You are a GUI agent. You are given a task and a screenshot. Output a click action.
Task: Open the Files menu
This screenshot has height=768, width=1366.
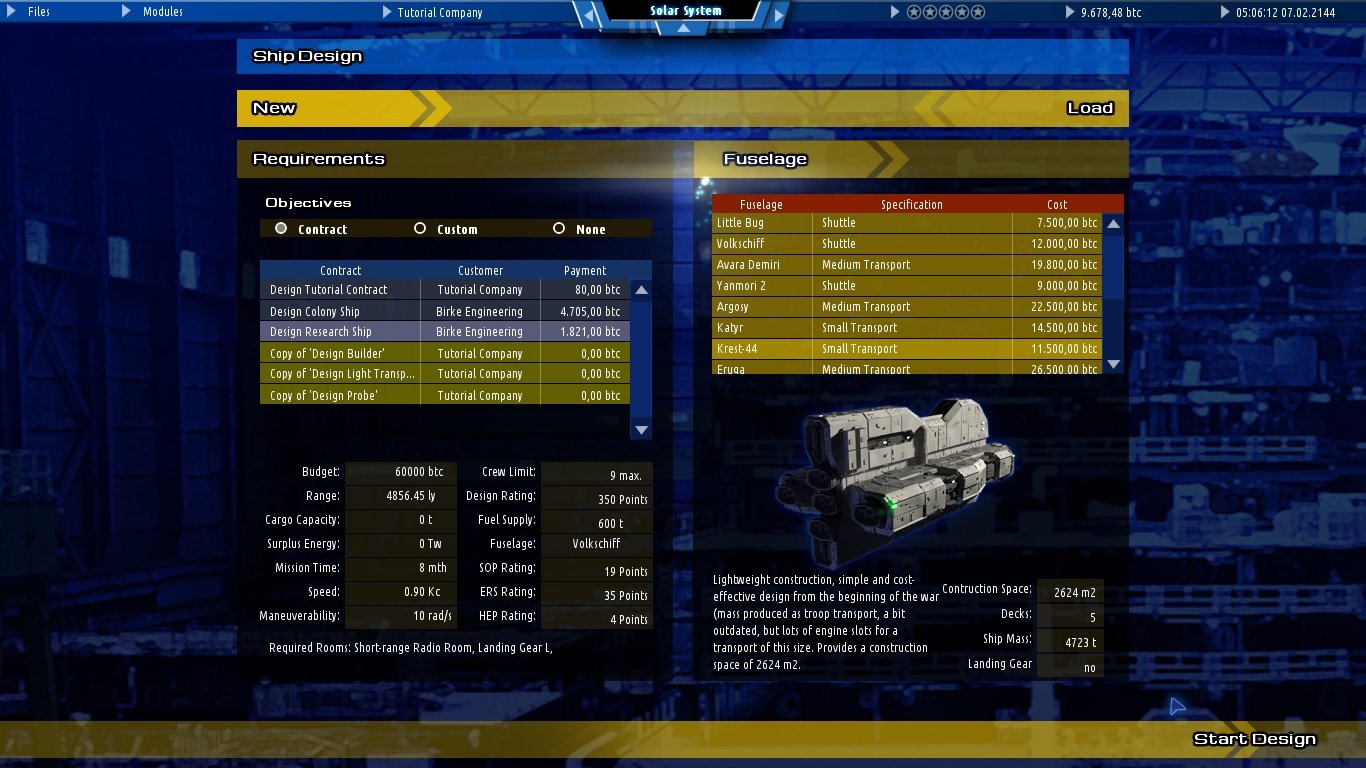38,12
